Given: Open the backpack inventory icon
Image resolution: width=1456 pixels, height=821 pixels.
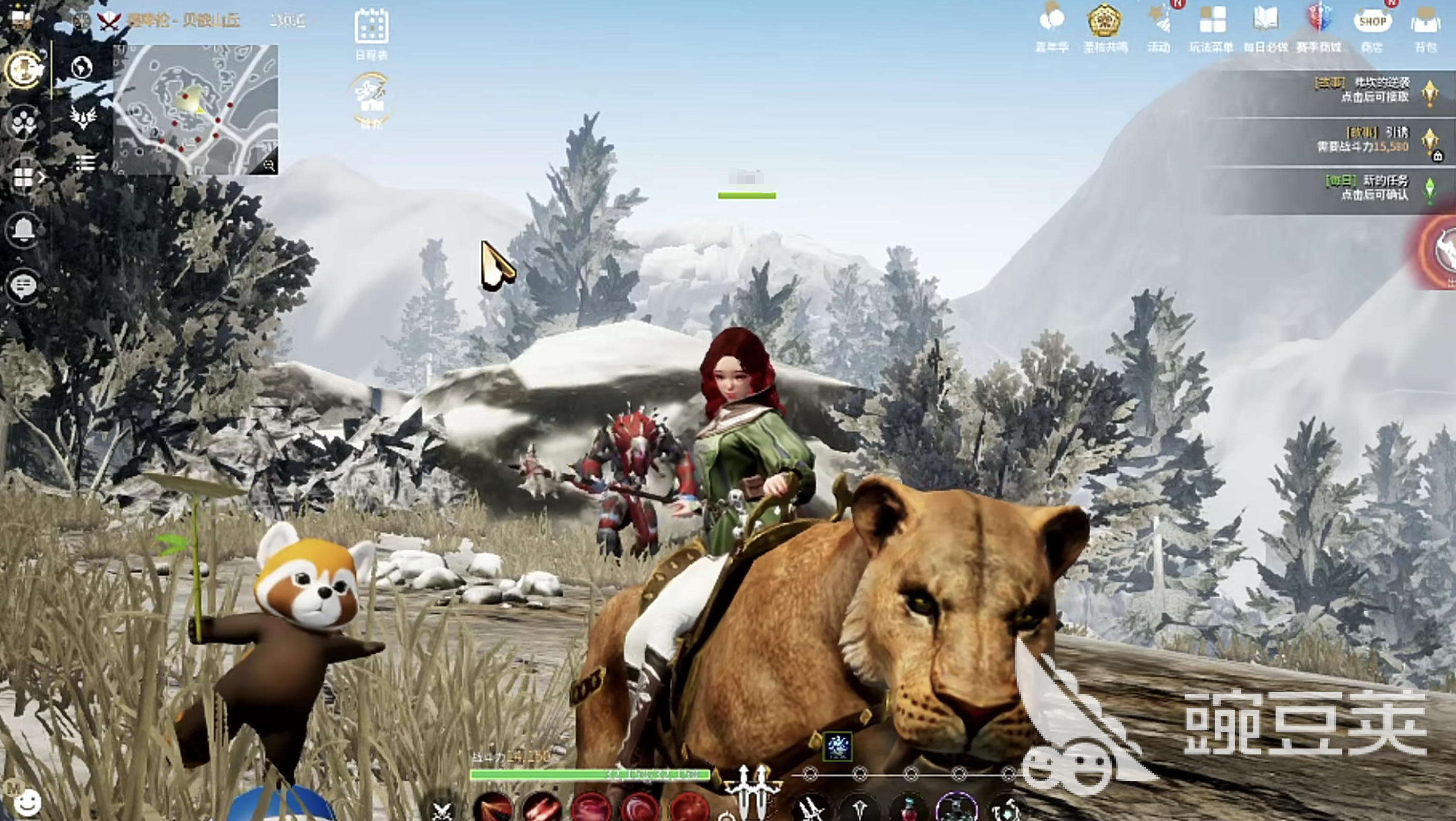Looking at the screenshot, I should pos(1425,24).
